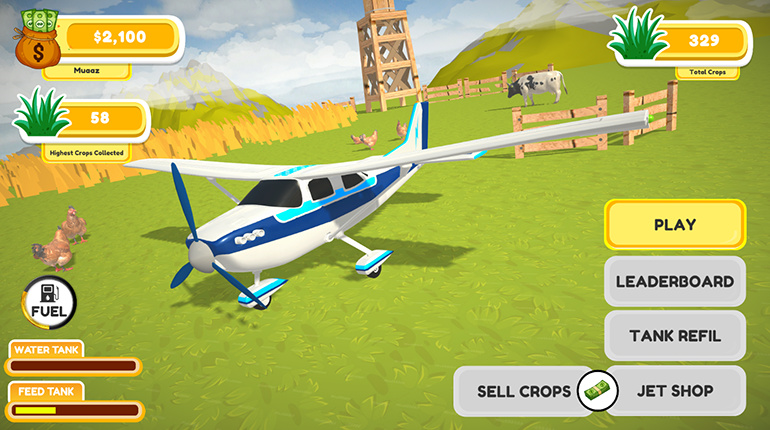The width and height of the screenshot is (770, 430).
Task: Select the Tank Refil button
Action: pos(674,336)
